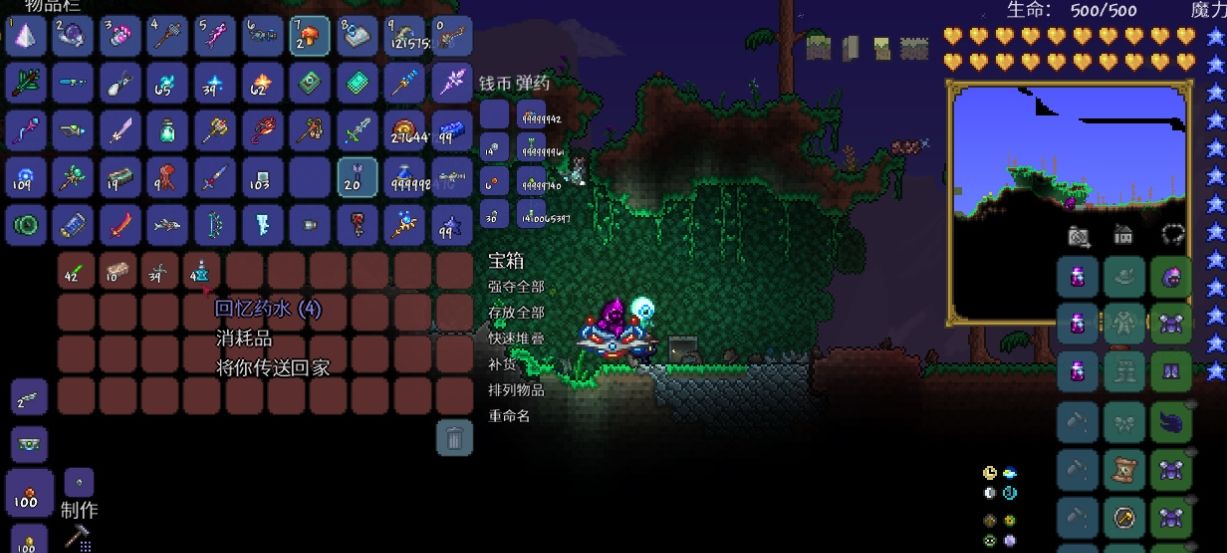Viewport: 1227px width, 553px height.
Task: Select the teal potion bottle in inventory
Action: 167,130
